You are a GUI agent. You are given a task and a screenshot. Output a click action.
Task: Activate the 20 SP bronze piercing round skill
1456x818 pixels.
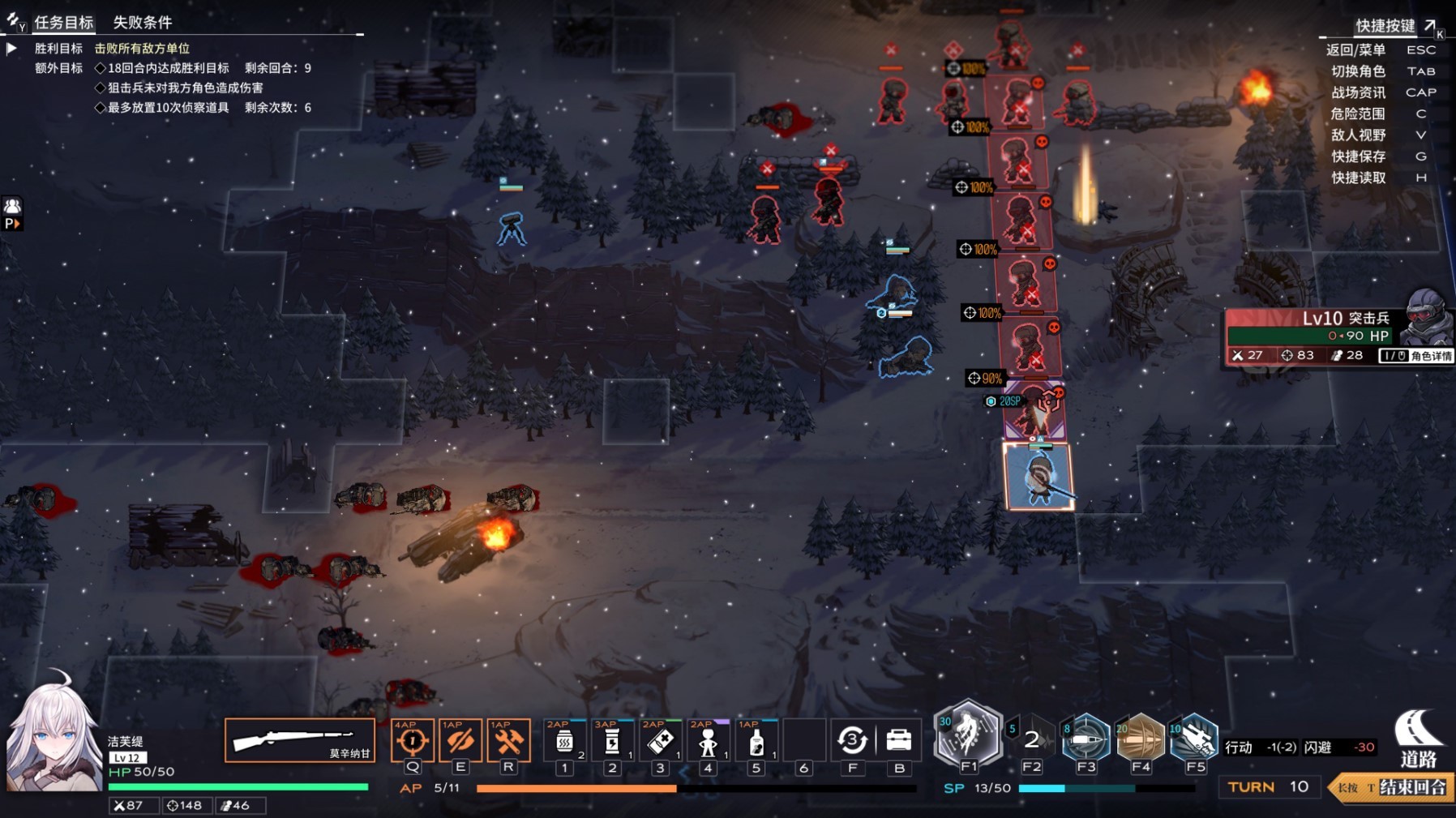click(x=1141, y=739)
